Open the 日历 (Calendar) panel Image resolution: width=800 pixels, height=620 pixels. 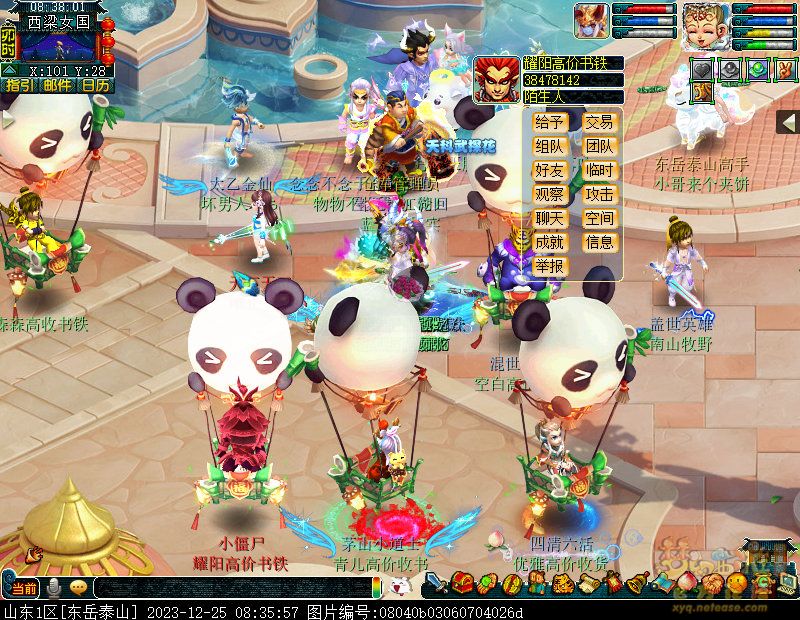pos(95,86)
